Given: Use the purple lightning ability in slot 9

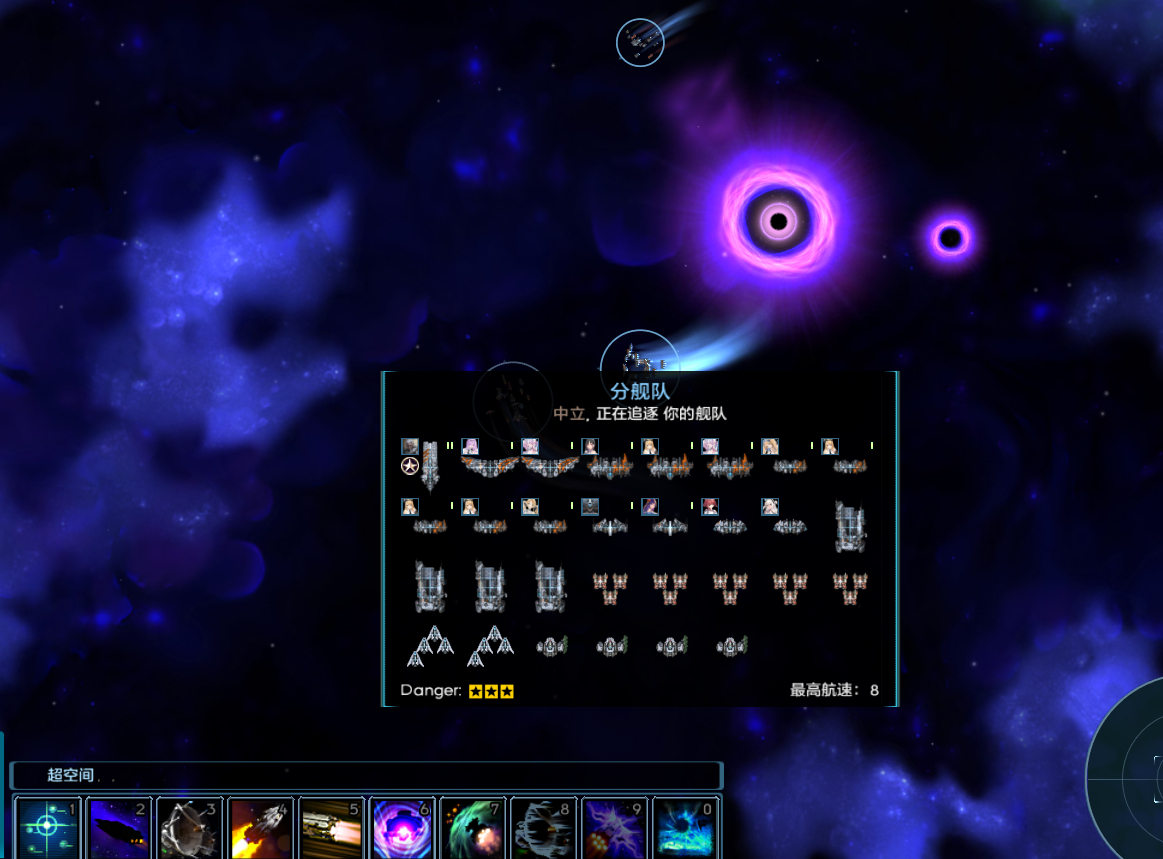Looking at the screenshot, I should point(615,828).
